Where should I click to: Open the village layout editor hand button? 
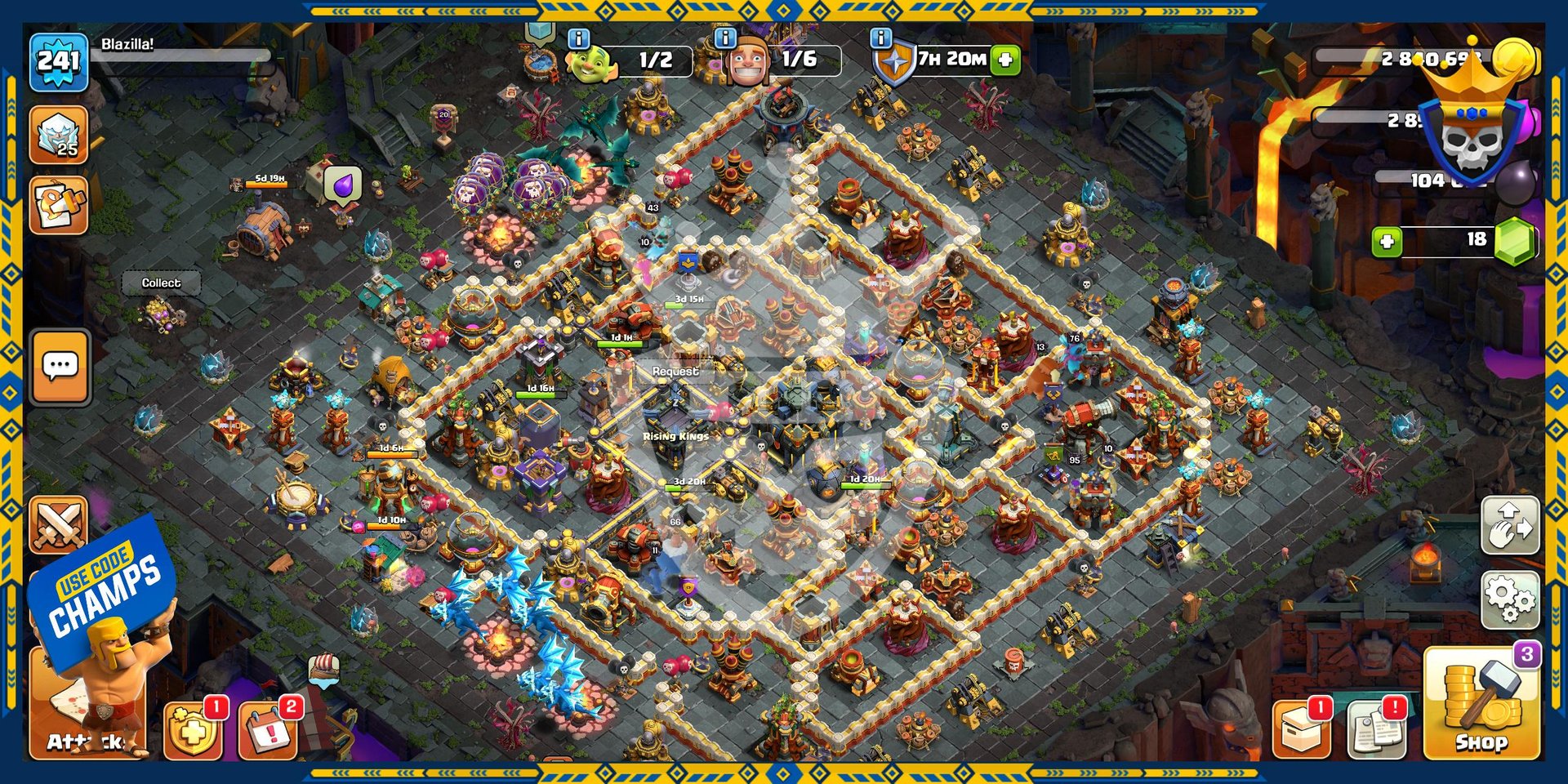click(1510, 525)
